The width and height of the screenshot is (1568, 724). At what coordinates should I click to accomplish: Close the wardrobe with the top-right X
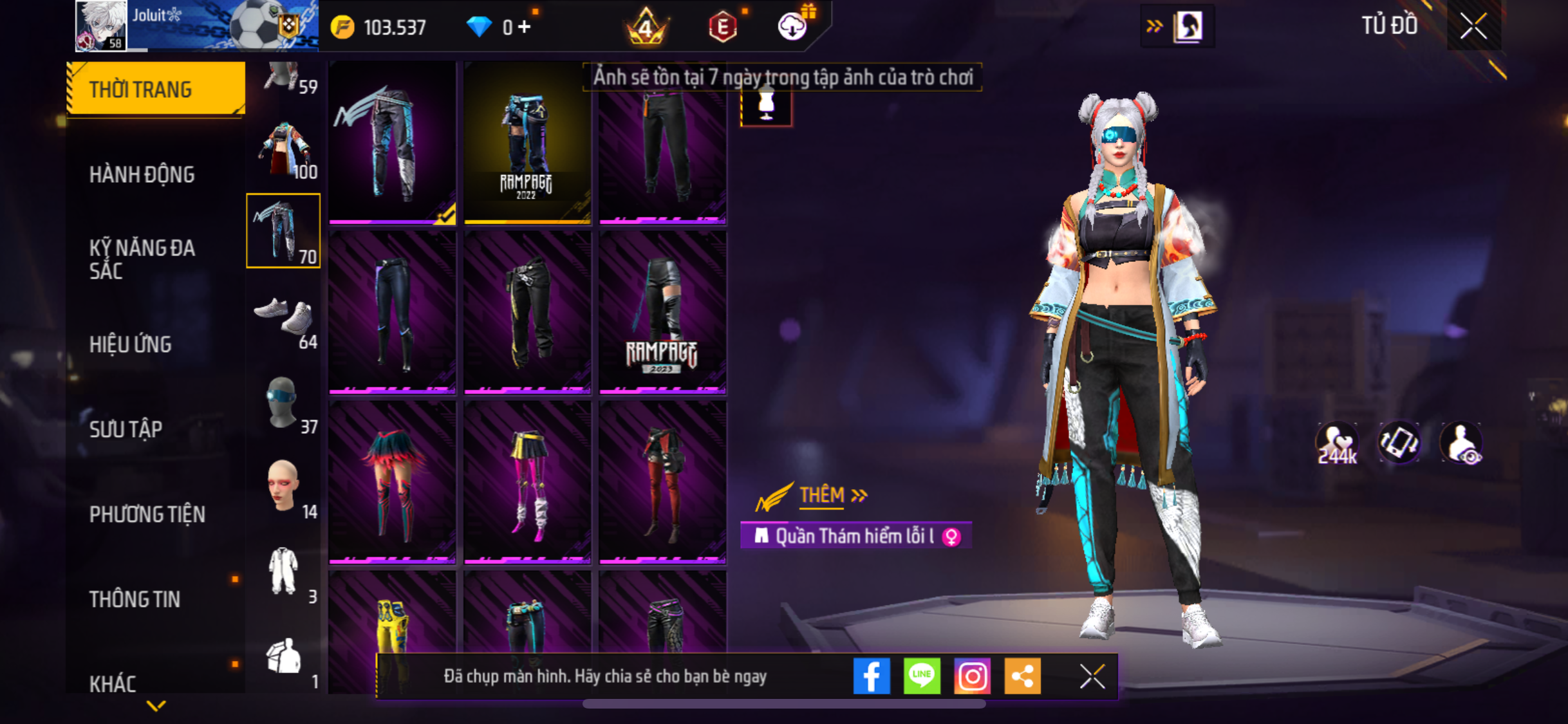click(x=1473, y=26)
